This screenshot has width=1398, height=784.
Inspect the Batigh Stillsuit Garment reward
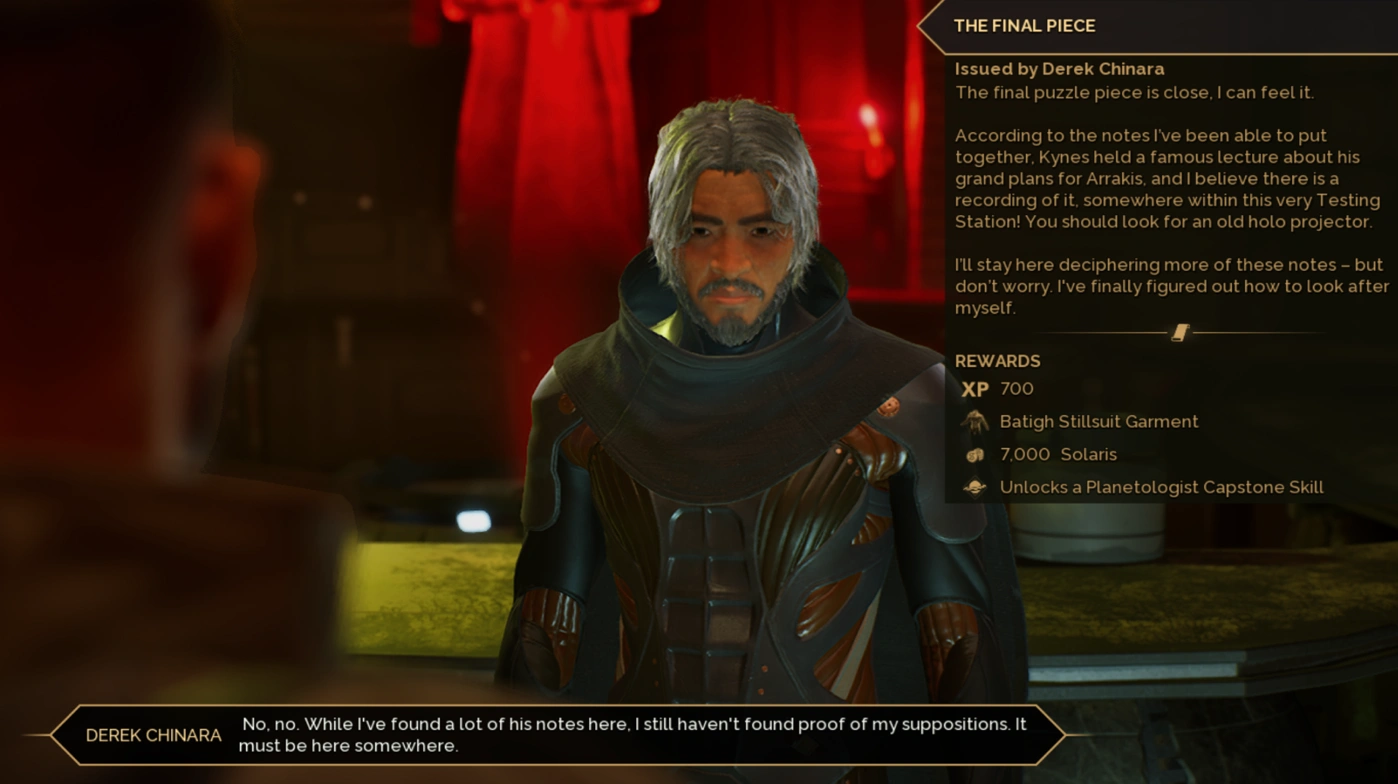[x=1098, y=422]
